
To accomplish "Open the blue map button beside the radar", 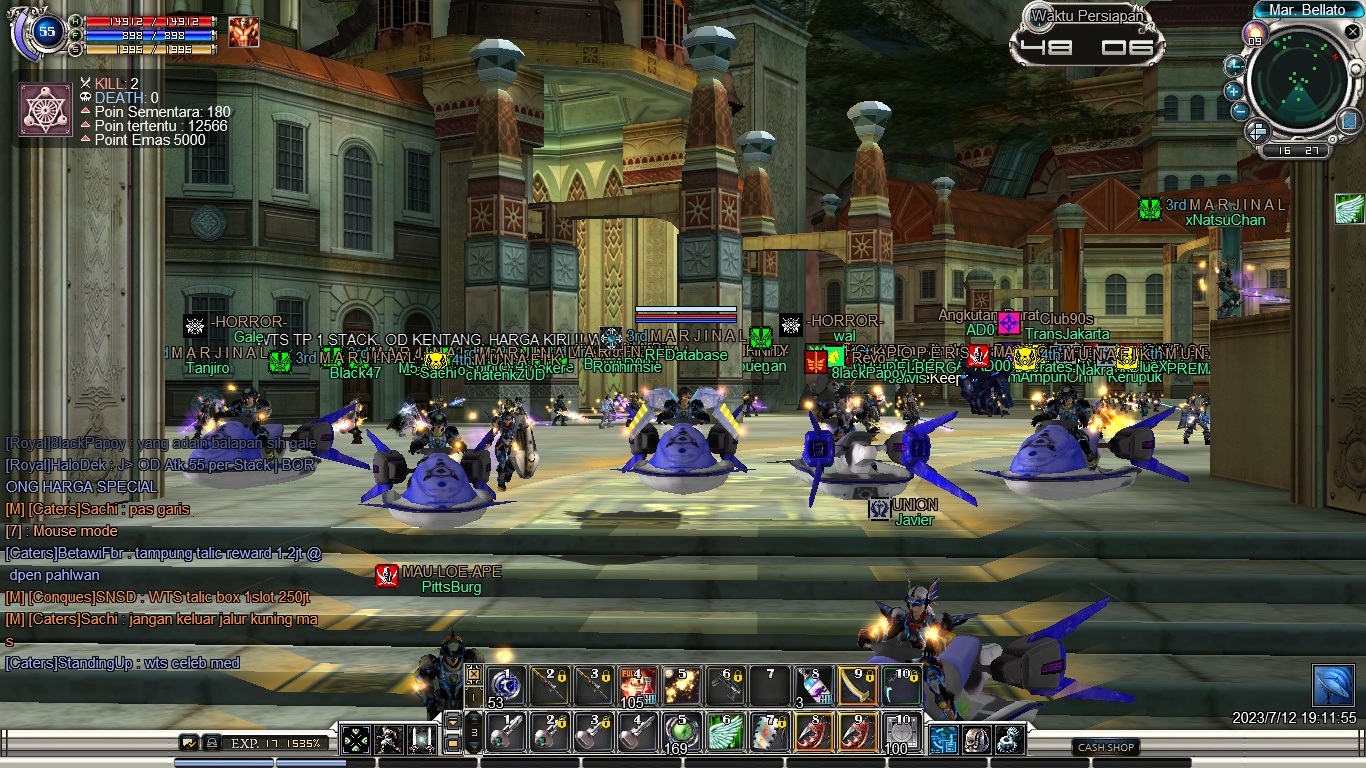I will 1348,121.
